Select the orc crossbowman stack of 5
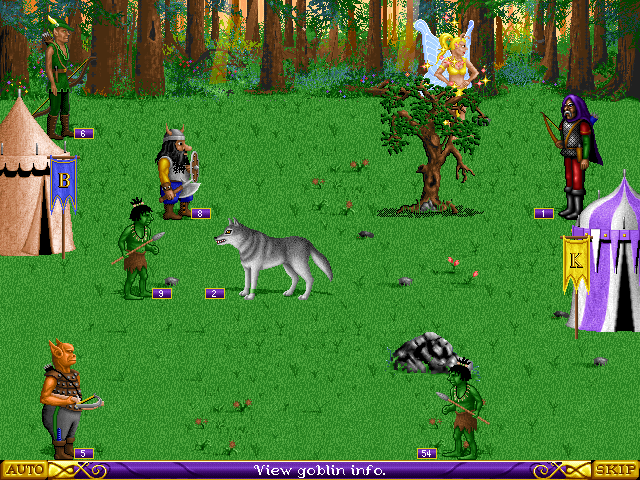The image size is (640, 480). click(63, 397)
